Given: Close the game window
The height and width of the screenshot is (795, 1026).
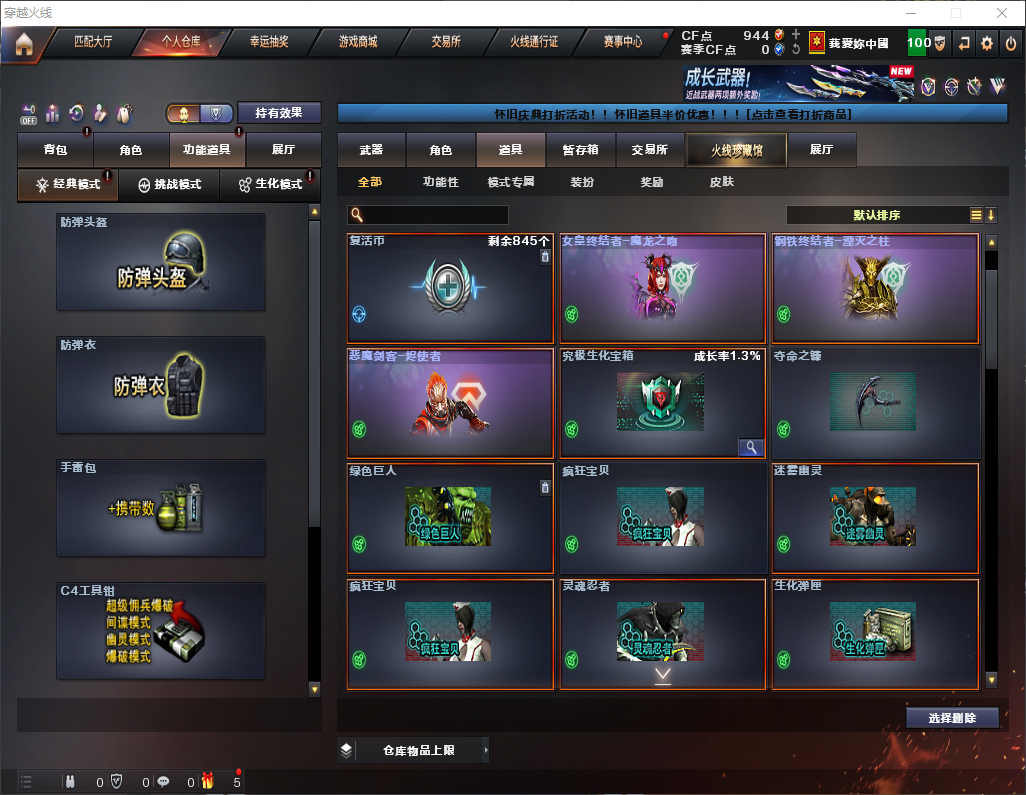Looking at the screenshot, I should point(1001,13).
